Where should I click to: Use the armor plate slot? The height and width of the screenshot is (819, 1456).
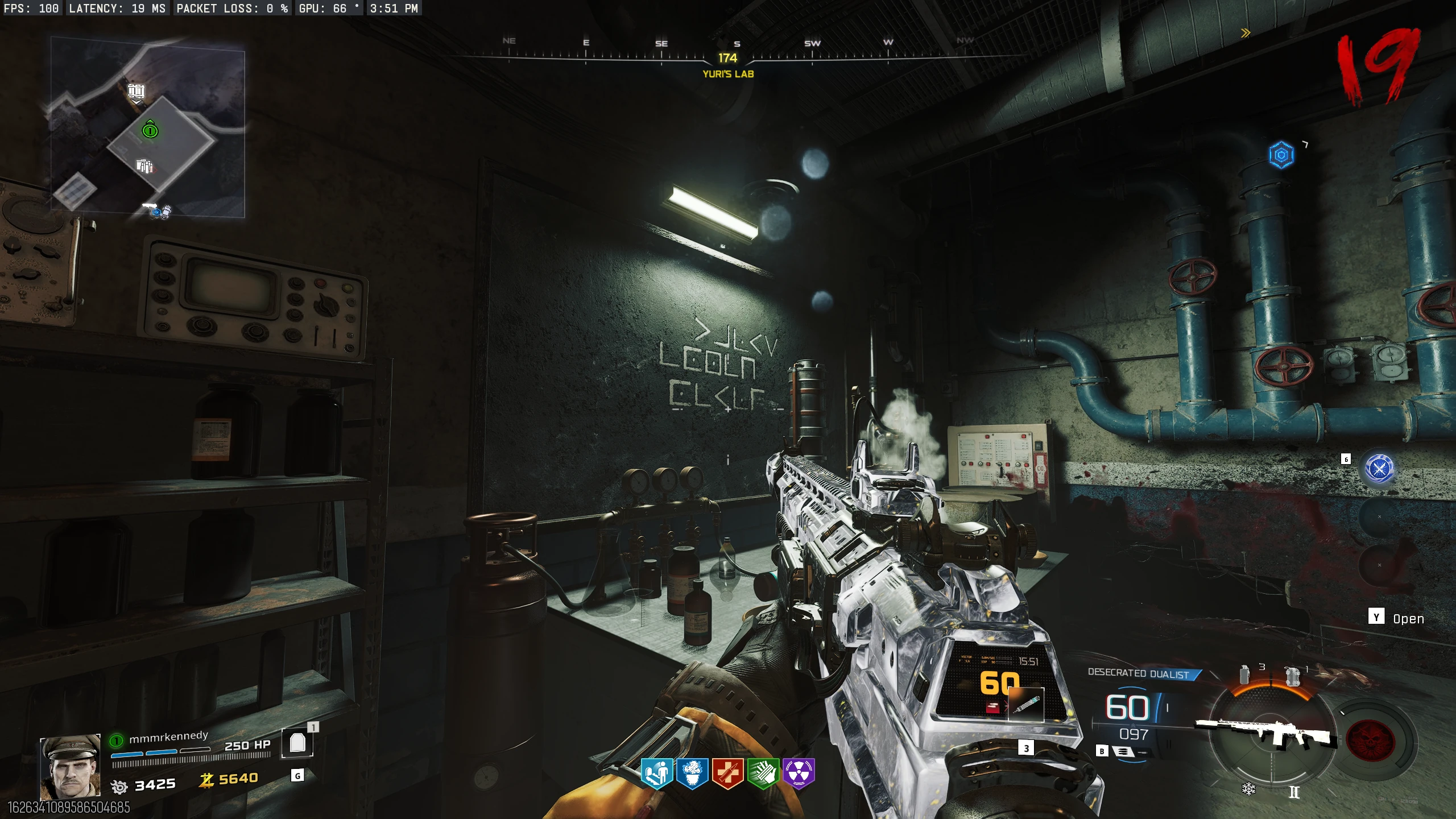[297, 743]
